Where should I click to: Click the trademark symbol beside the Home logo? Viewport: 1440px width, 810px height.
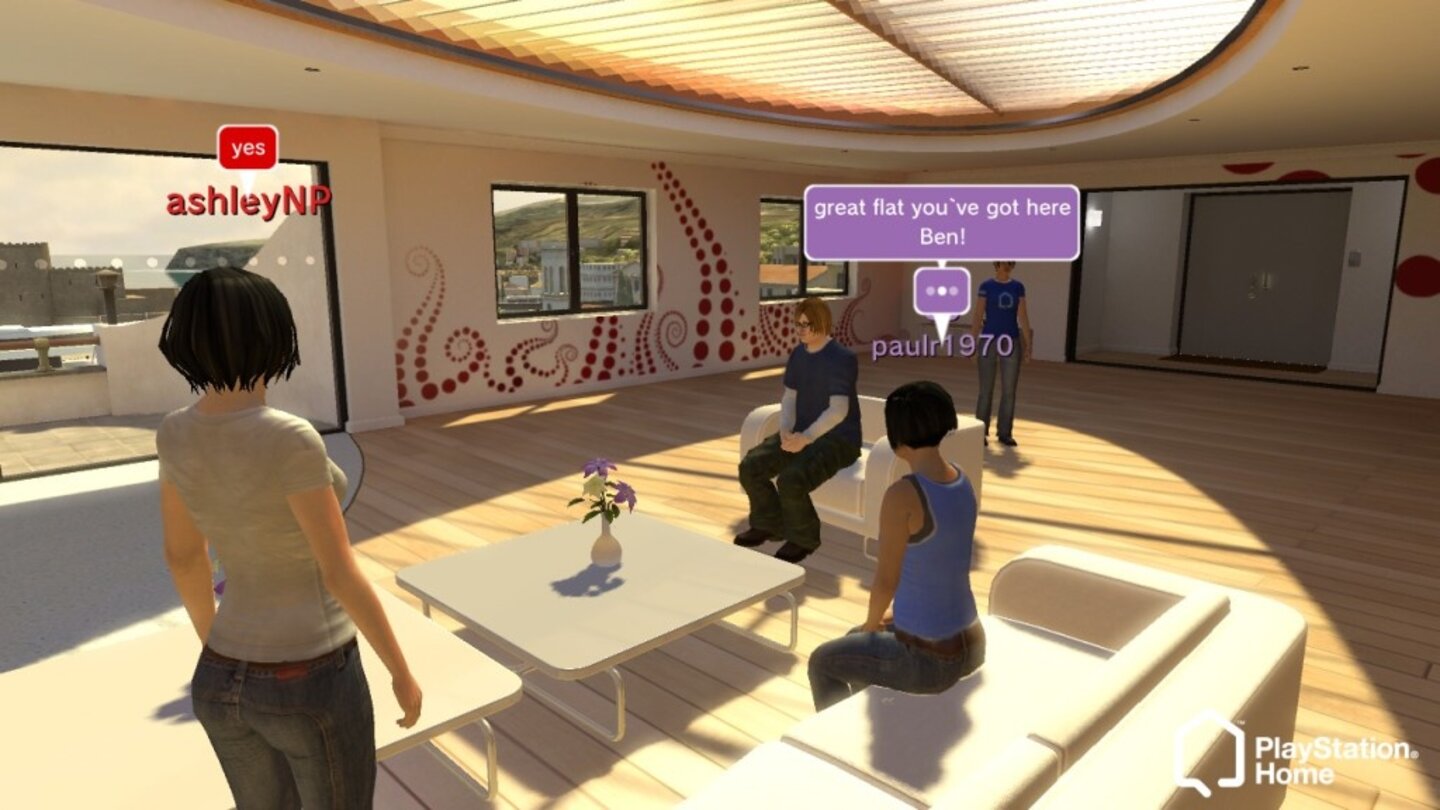pyautogui.click(x=1241, y=722)
